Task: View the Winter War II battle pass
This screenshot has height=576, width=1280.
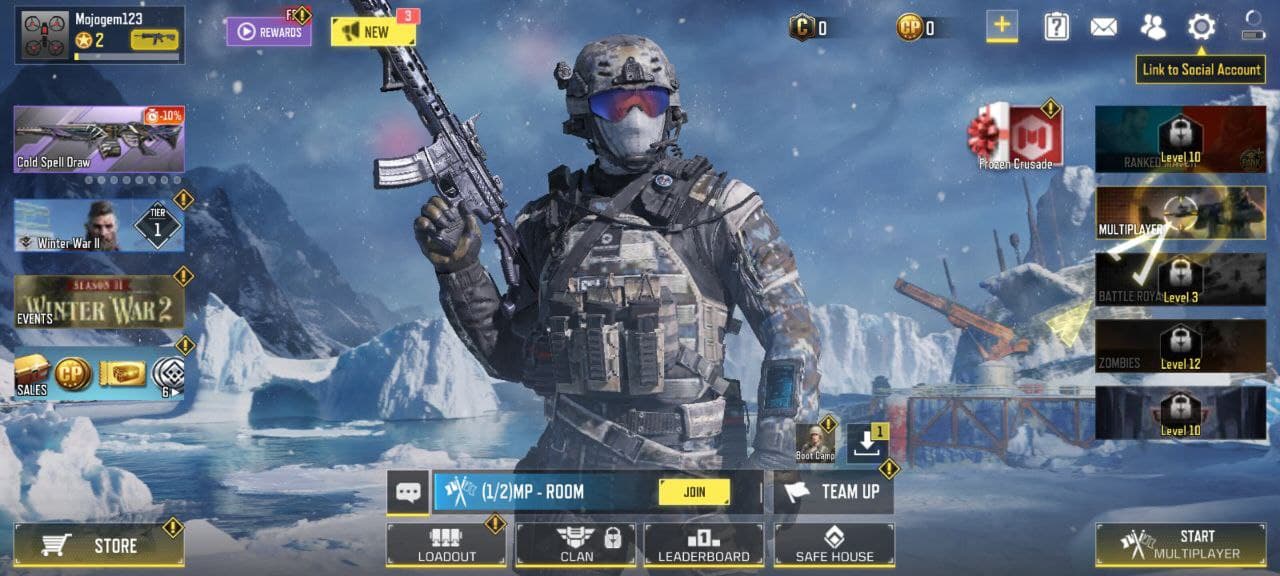Action: point(98,226)
